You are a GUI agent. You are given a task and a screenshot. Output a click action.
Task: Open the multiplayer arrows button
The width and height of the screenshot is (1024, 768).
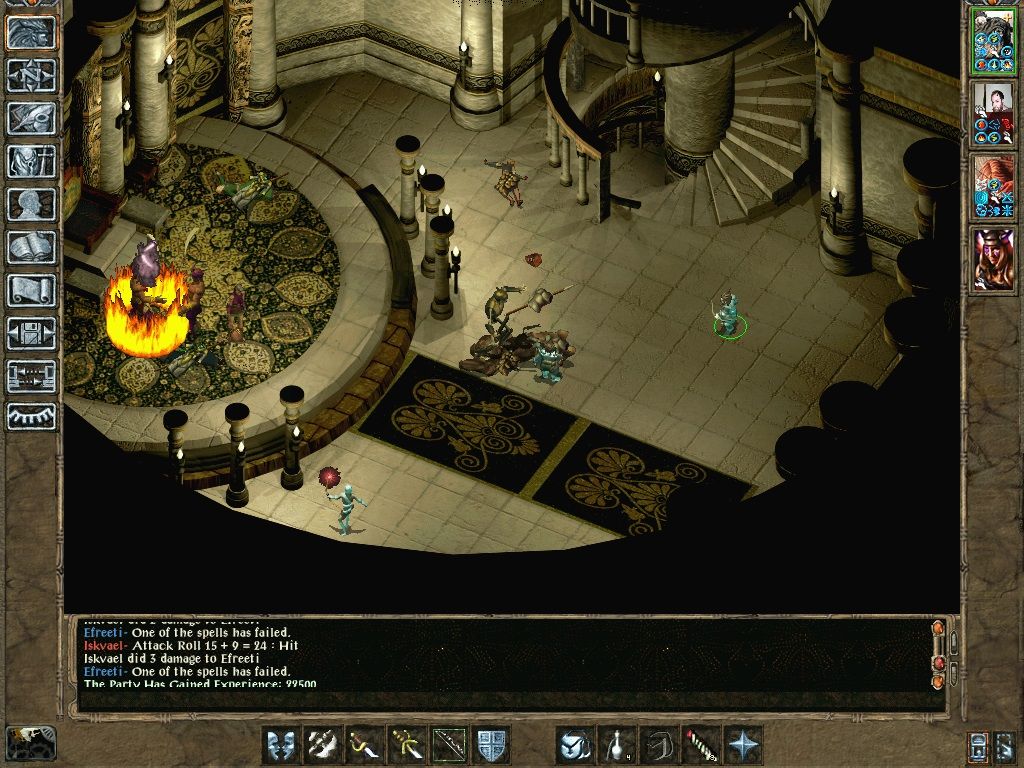point(32,376)
